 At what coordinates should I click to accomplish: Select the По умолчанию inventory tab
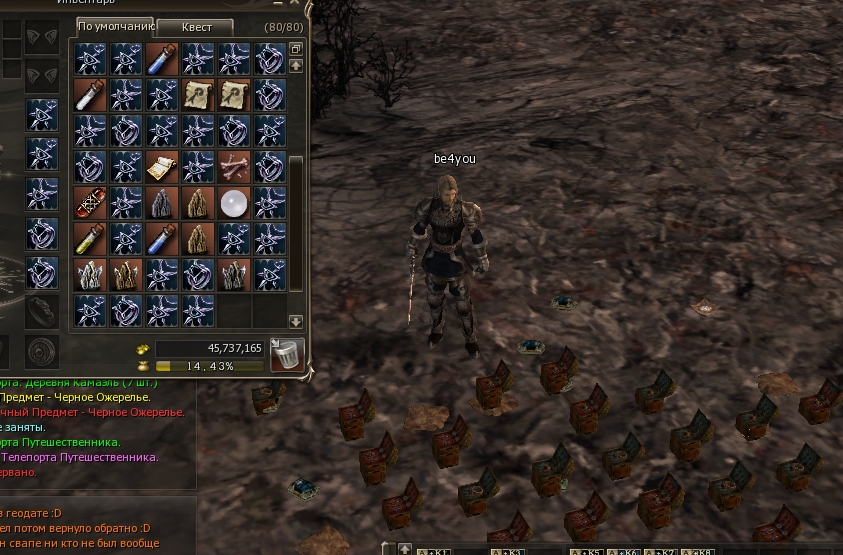[115, 27]
